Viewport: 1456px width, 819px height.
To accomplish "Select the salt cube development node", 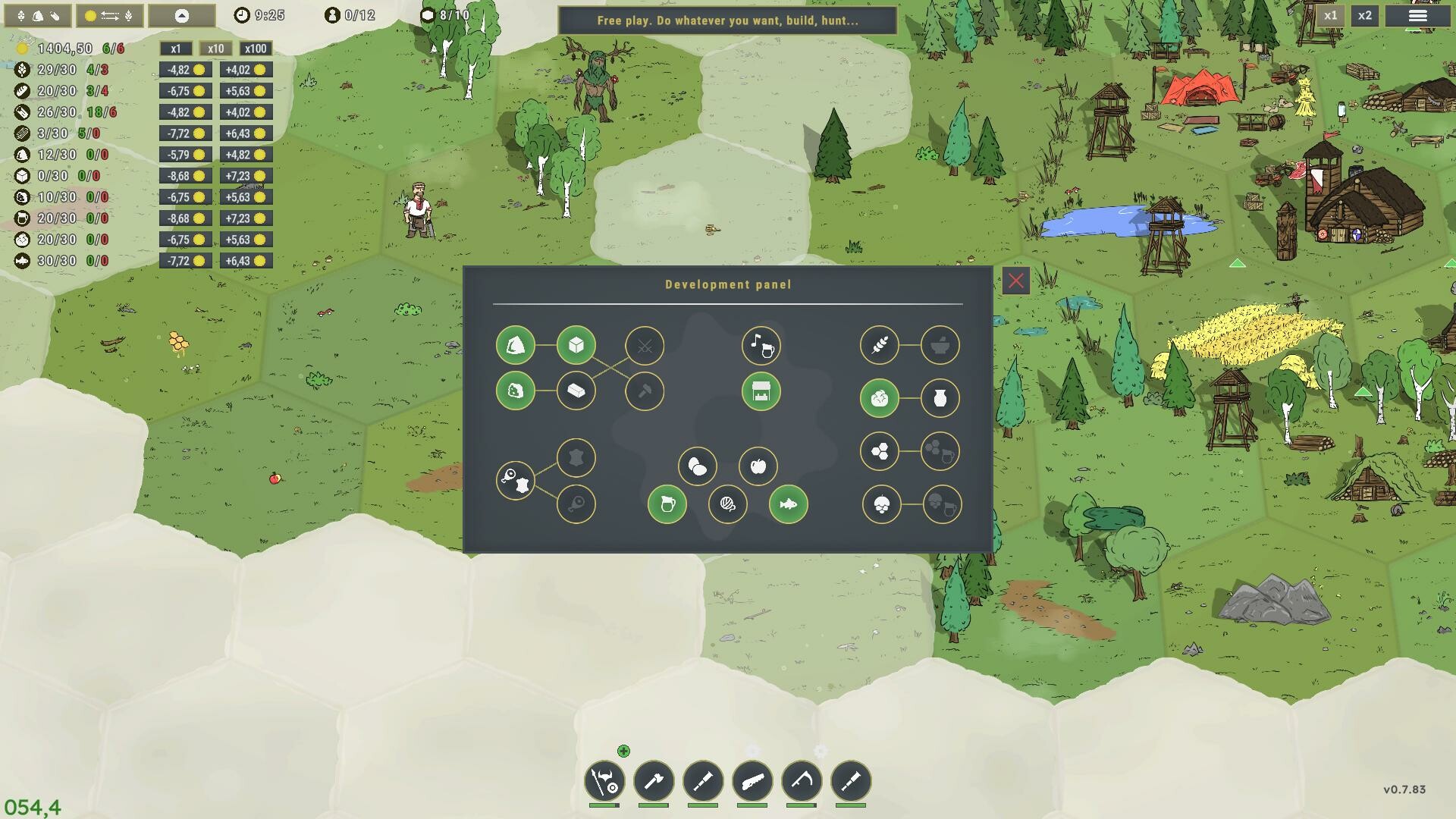I will point(576,346).
